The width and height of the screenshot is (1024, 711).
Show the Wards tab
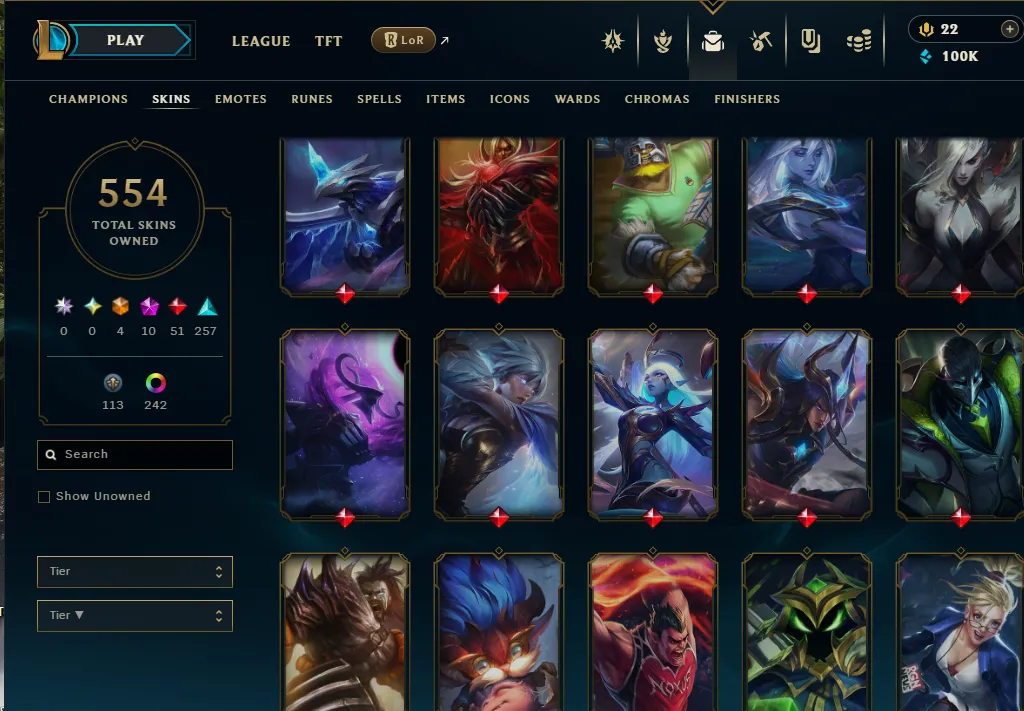pyautogui.click(x=577, y=99)
